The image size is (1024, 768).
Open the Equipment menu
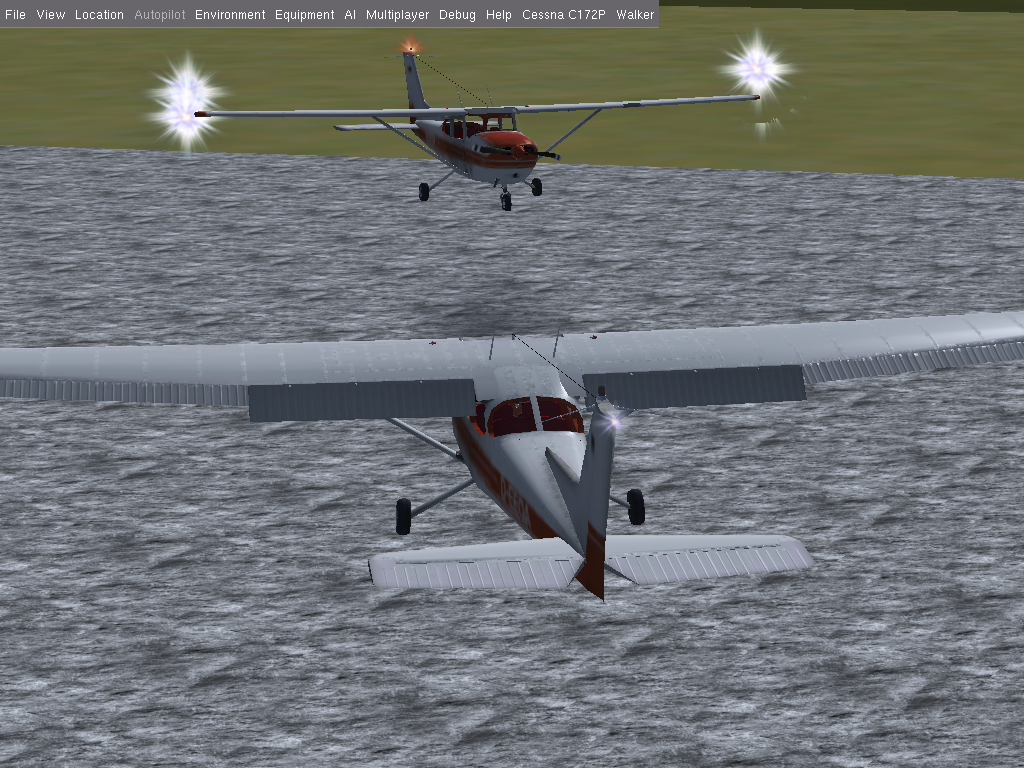(304, 15)
